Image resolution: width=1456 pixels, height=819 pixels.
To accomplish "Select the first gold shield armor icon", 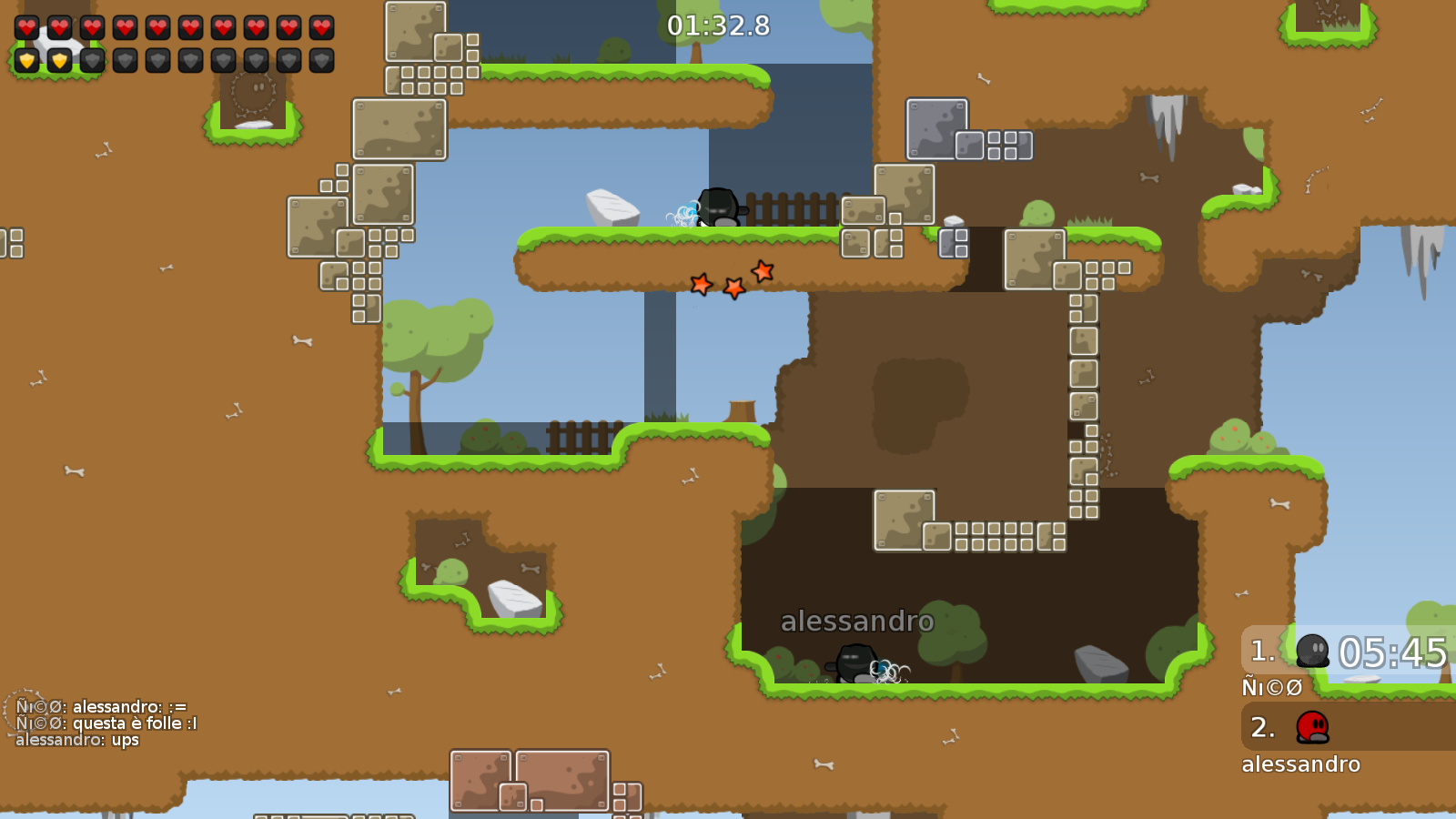I will 25,60.
